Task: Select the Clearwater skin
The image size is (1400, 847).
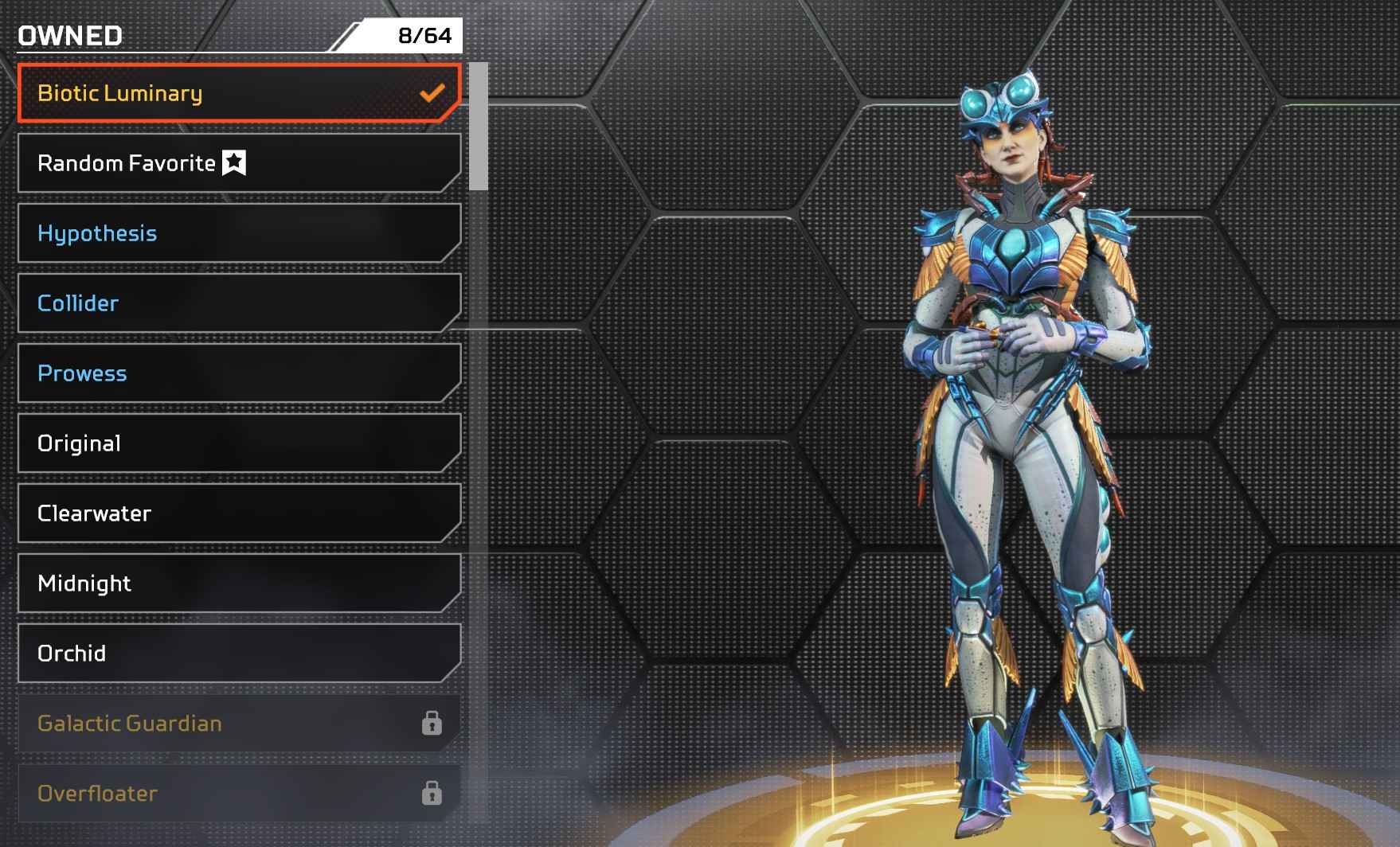Action: [239, 513]
